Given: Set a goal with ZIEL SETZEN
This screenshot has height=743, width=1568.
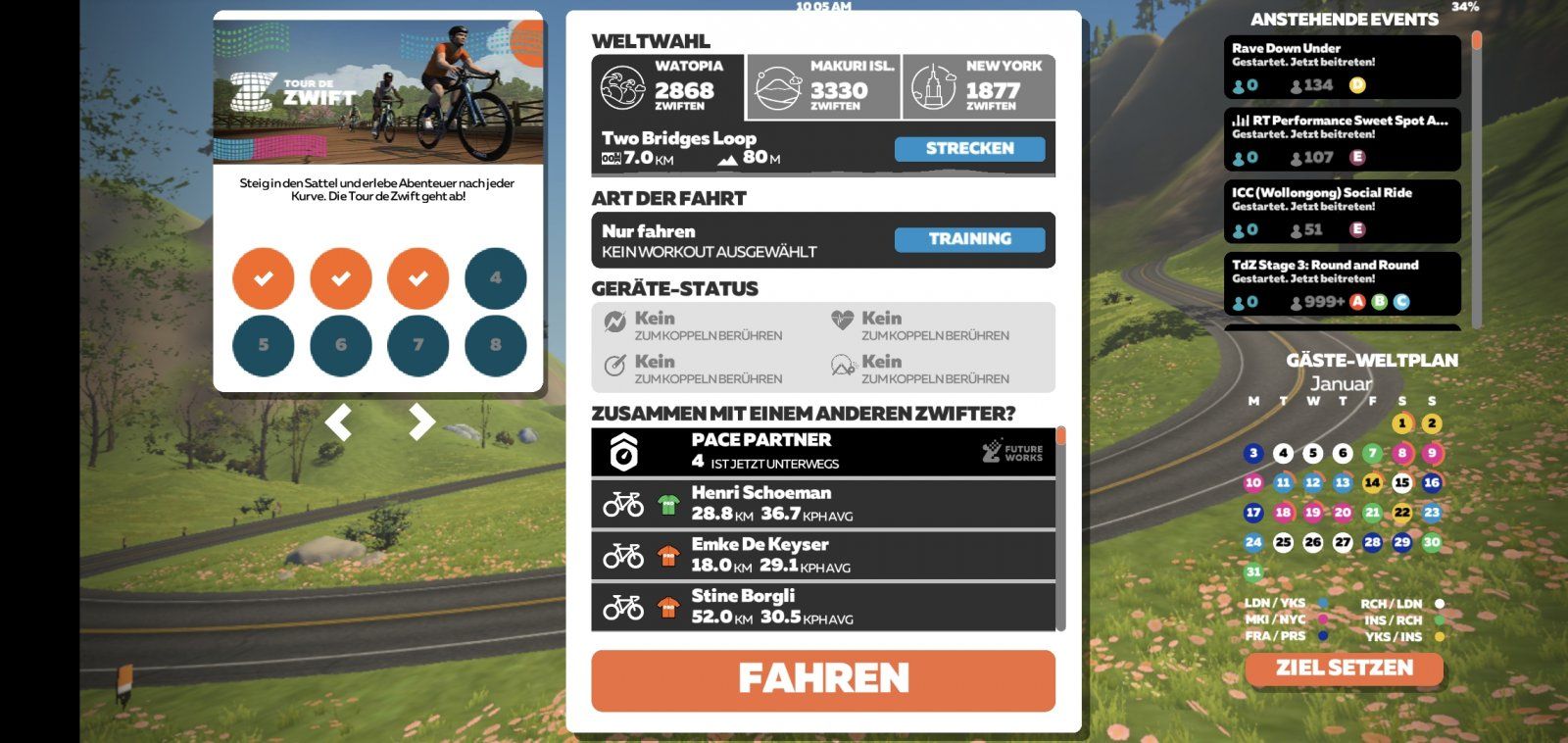Looking at the screenshot, I should pos(1344,669).
